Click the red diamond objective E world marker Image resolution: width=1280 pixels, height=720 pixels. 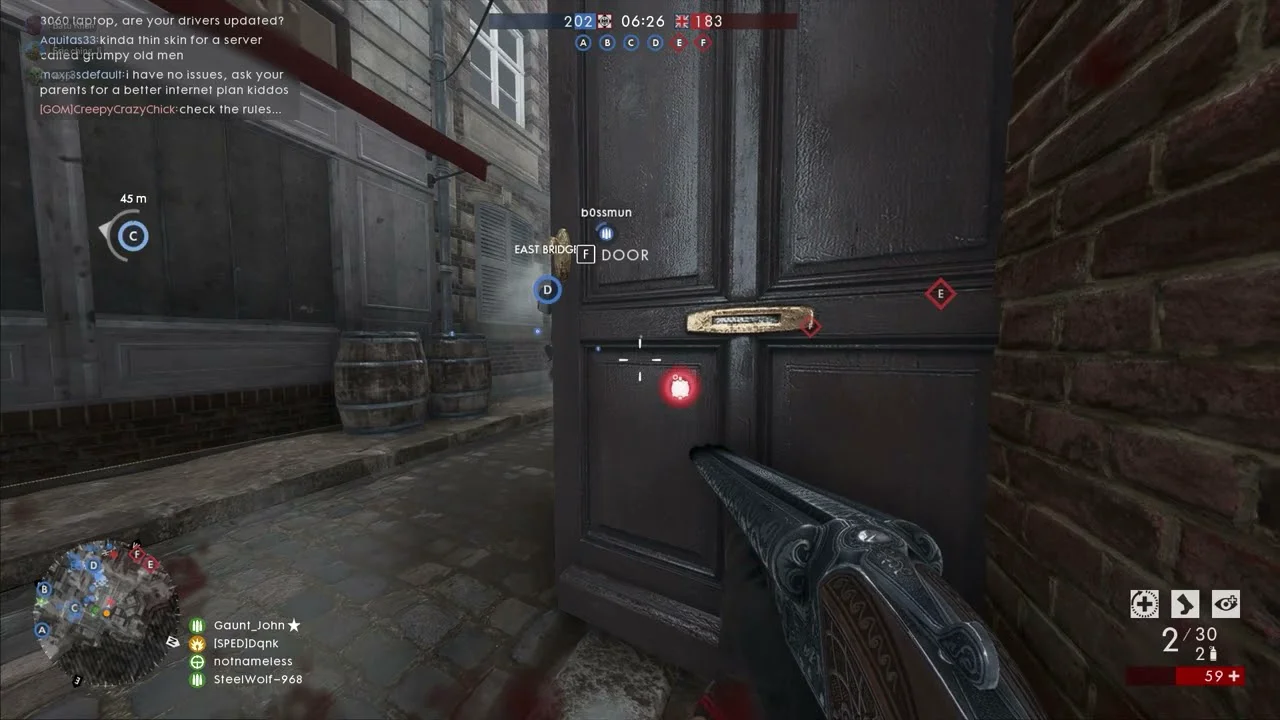[939, 294]
